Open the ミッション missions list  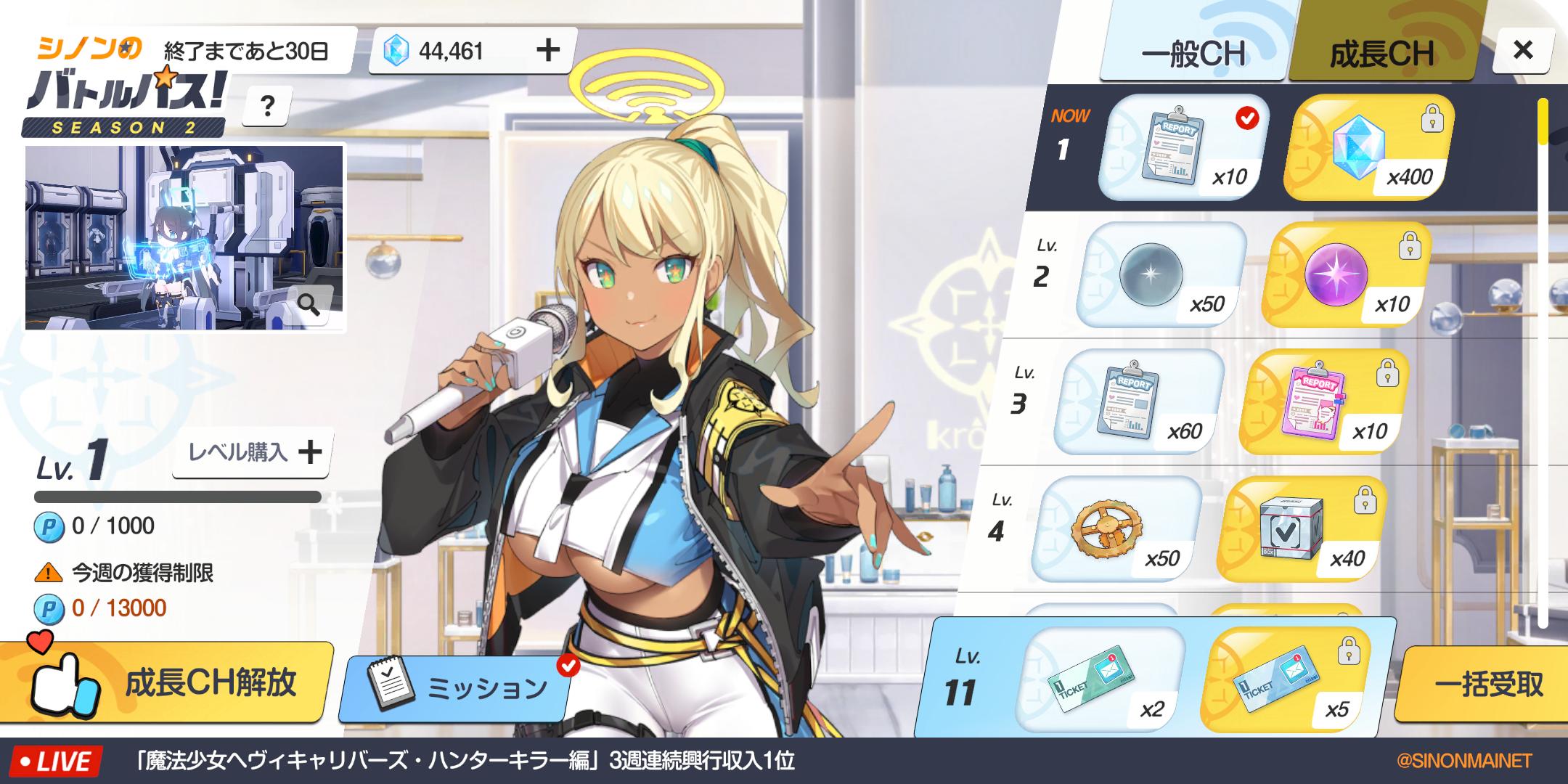coord(457,687)
